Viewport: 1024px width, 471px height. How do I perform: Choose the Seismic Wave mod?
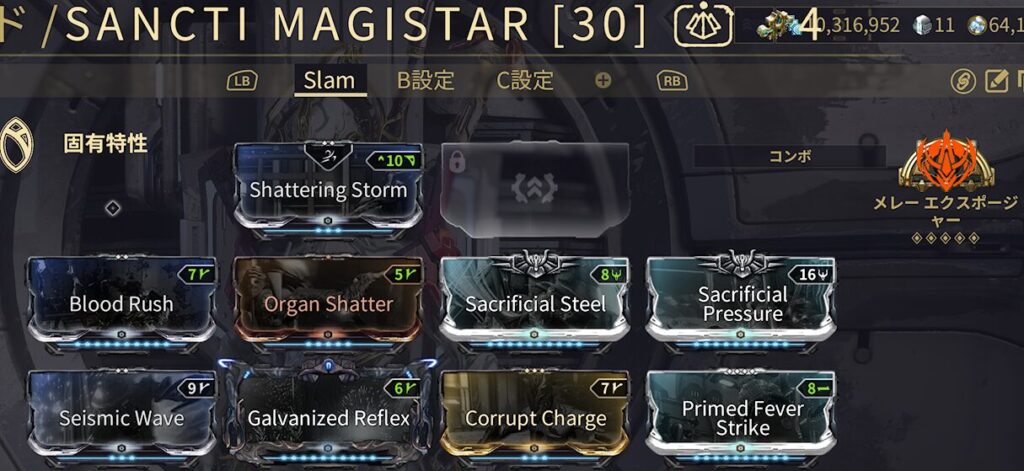click(122, 416)
